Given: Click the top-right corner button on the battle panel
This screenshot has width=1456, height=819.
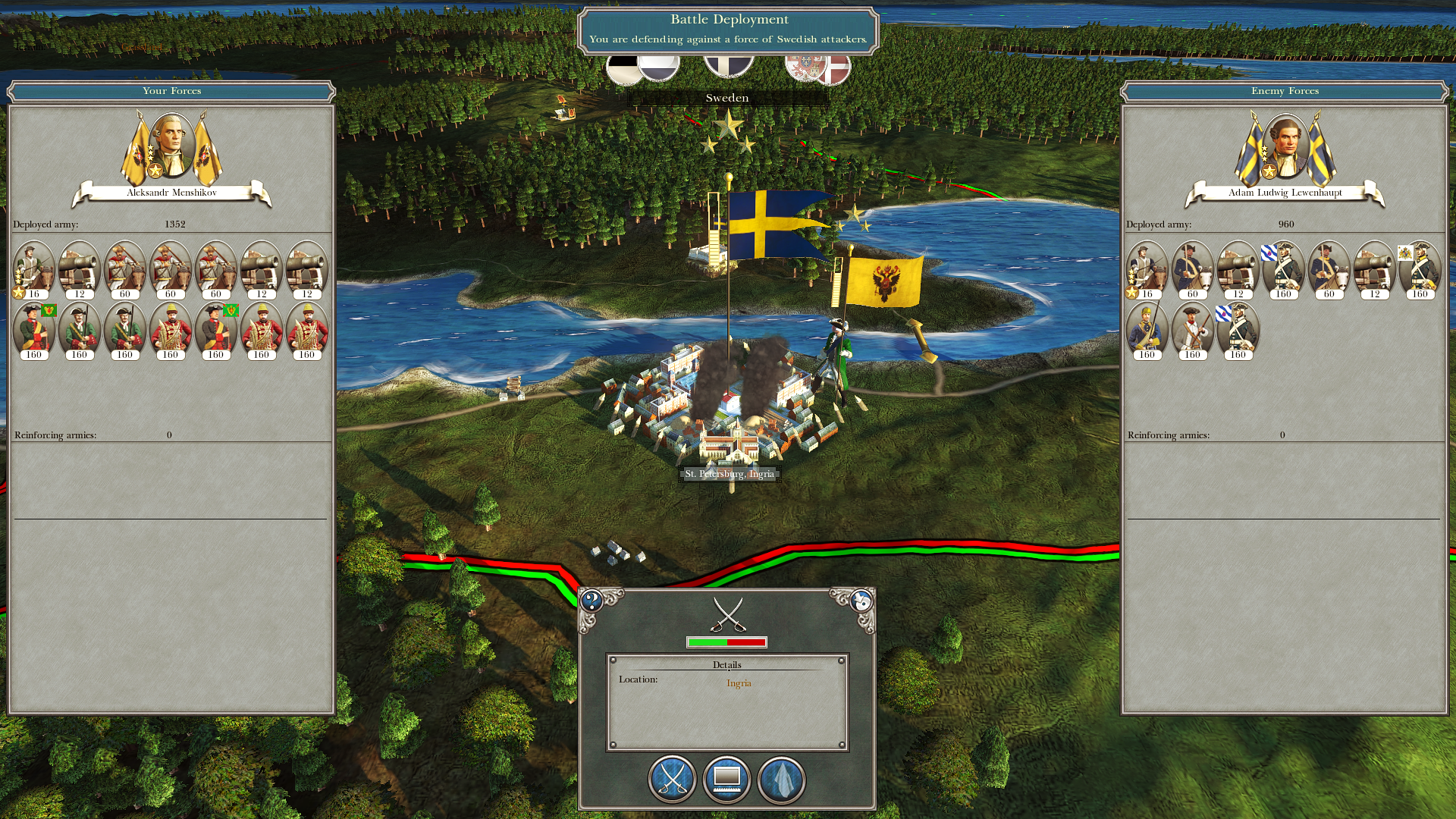Looking at the screenshot, I should [x=861, y=601].
